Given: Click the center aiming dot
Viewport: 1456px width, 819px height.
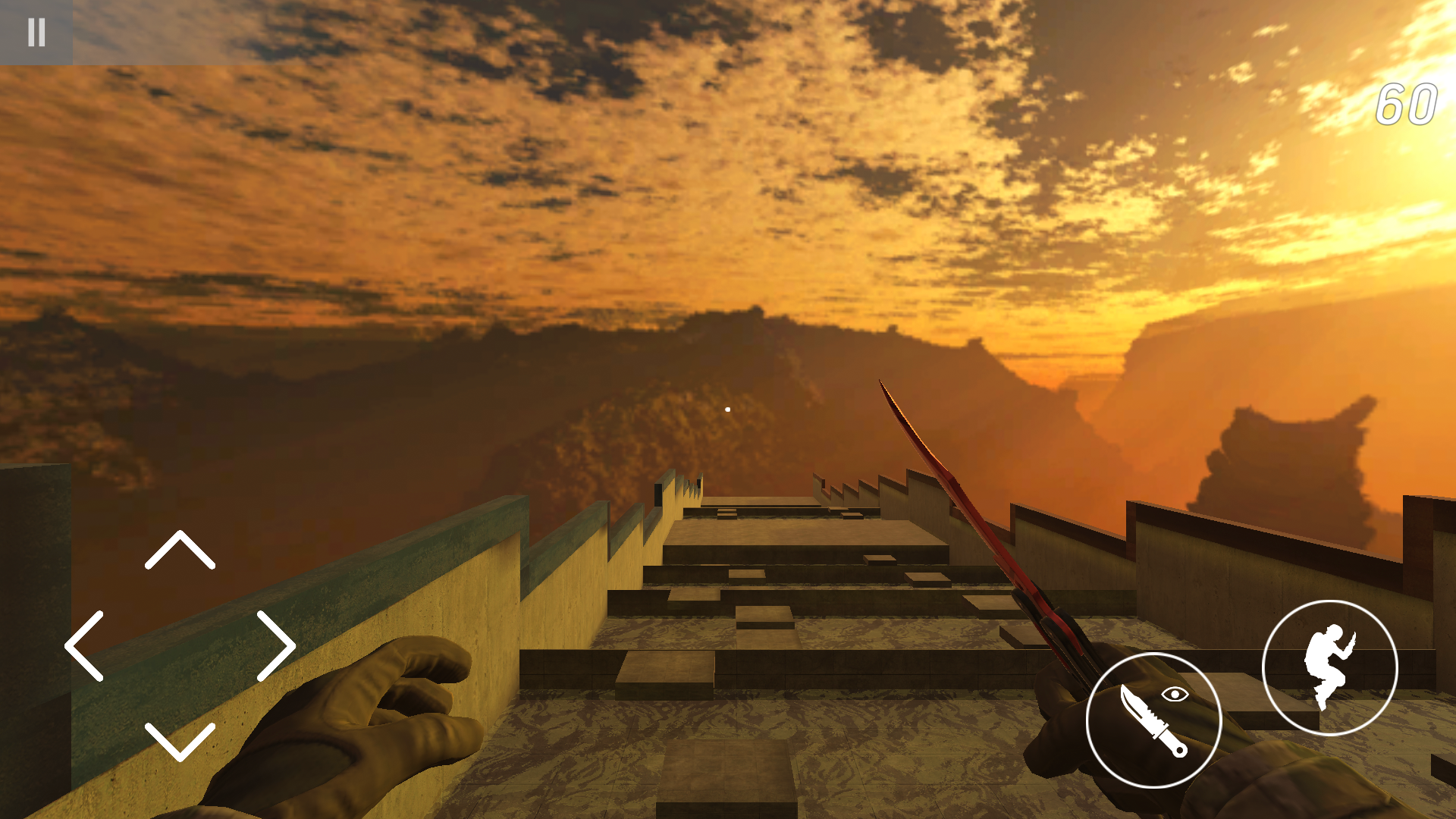Looking at the screenshot, I should coord(727,408).
